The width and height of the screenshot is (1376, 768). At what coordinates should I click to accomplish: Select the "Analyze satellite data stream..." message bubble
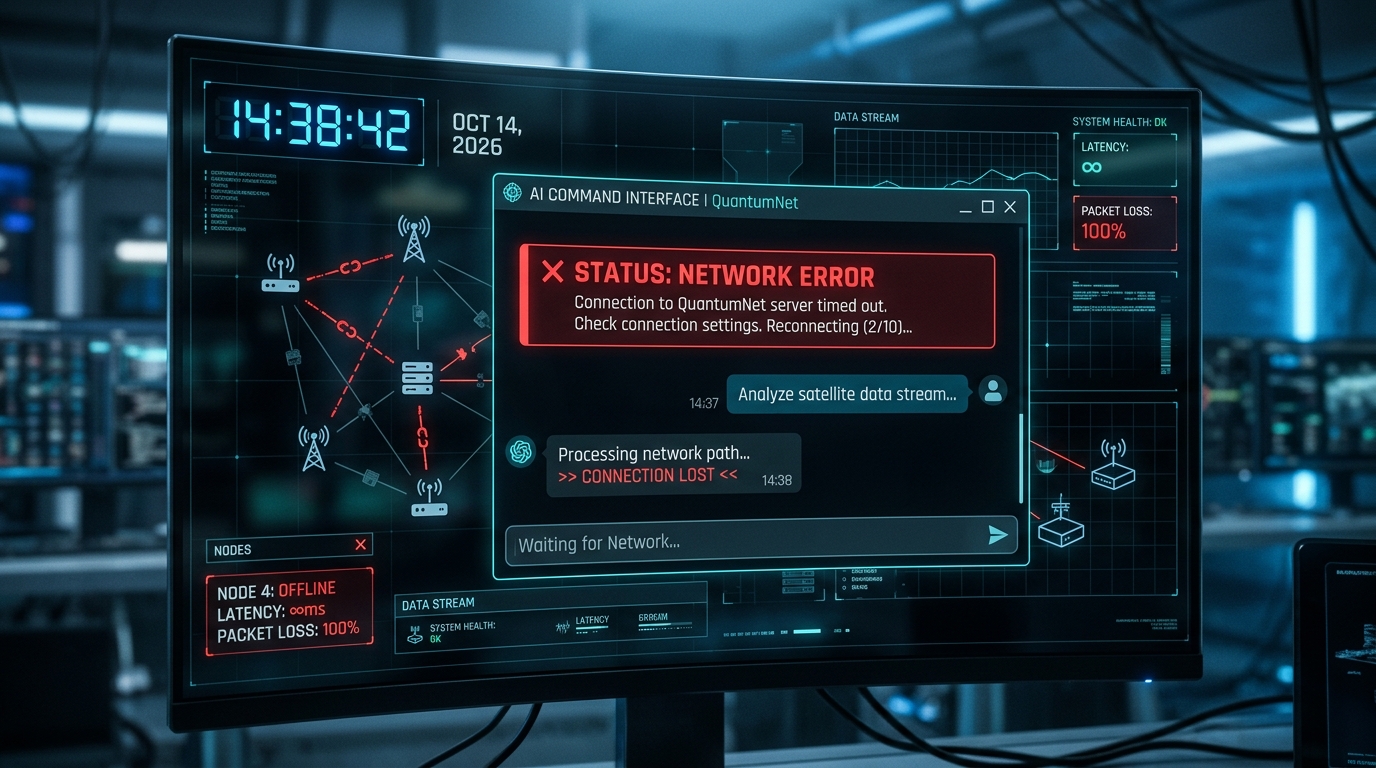coord(847,394)
